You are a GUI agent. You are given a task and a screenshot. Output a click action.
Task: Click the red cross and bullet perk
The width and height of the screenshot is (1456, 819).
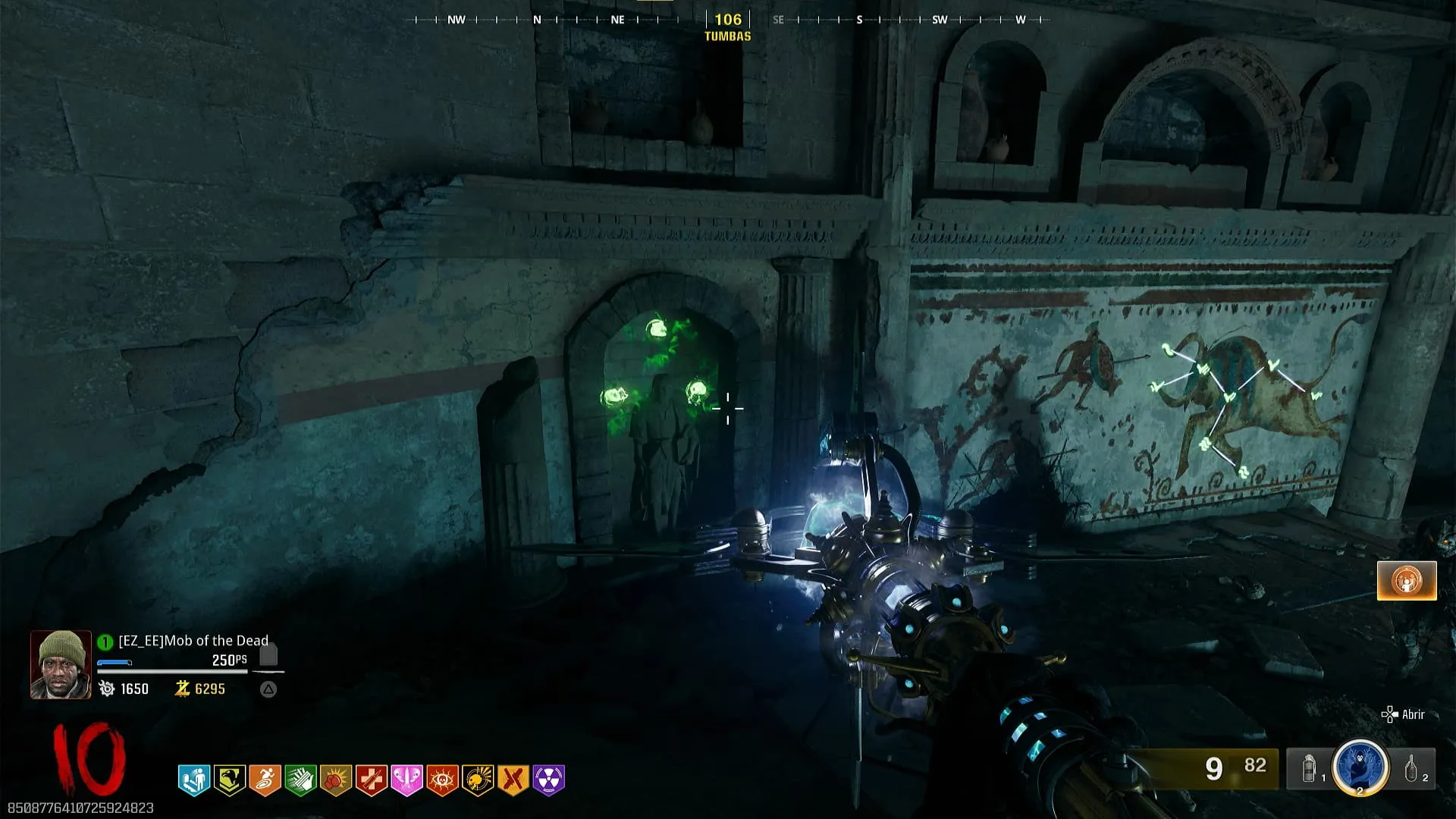[x=372, y=780]
